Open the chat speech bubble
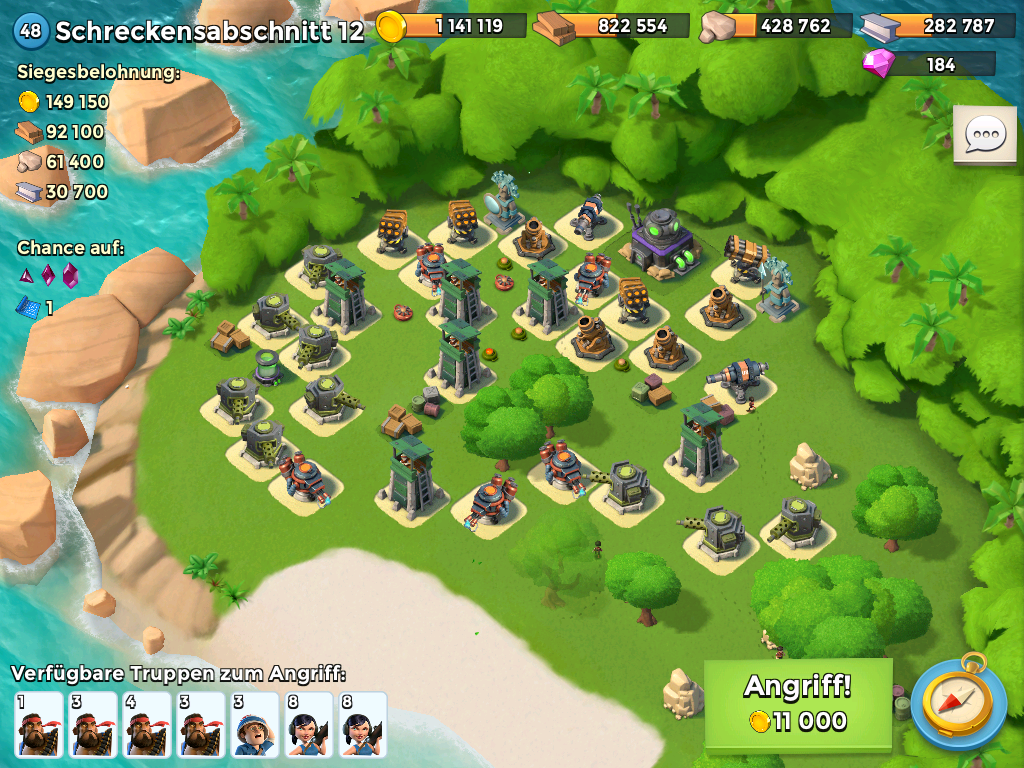Screen dimensions: 1024x768 [984, 134]
